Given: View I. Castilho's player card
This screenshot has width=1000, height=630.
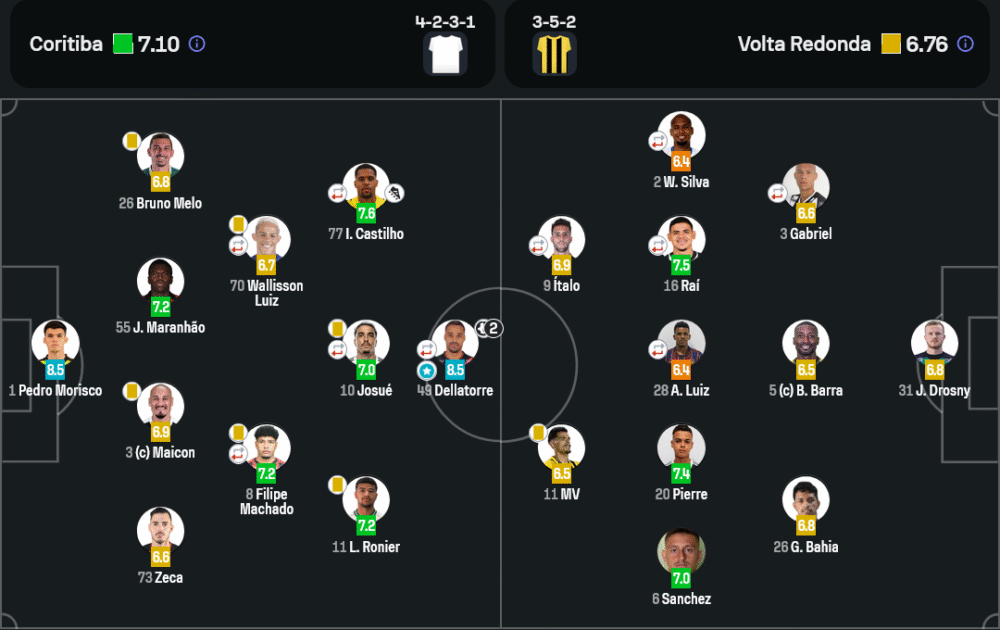Looking at the screenshot, I should pos(366,188).
